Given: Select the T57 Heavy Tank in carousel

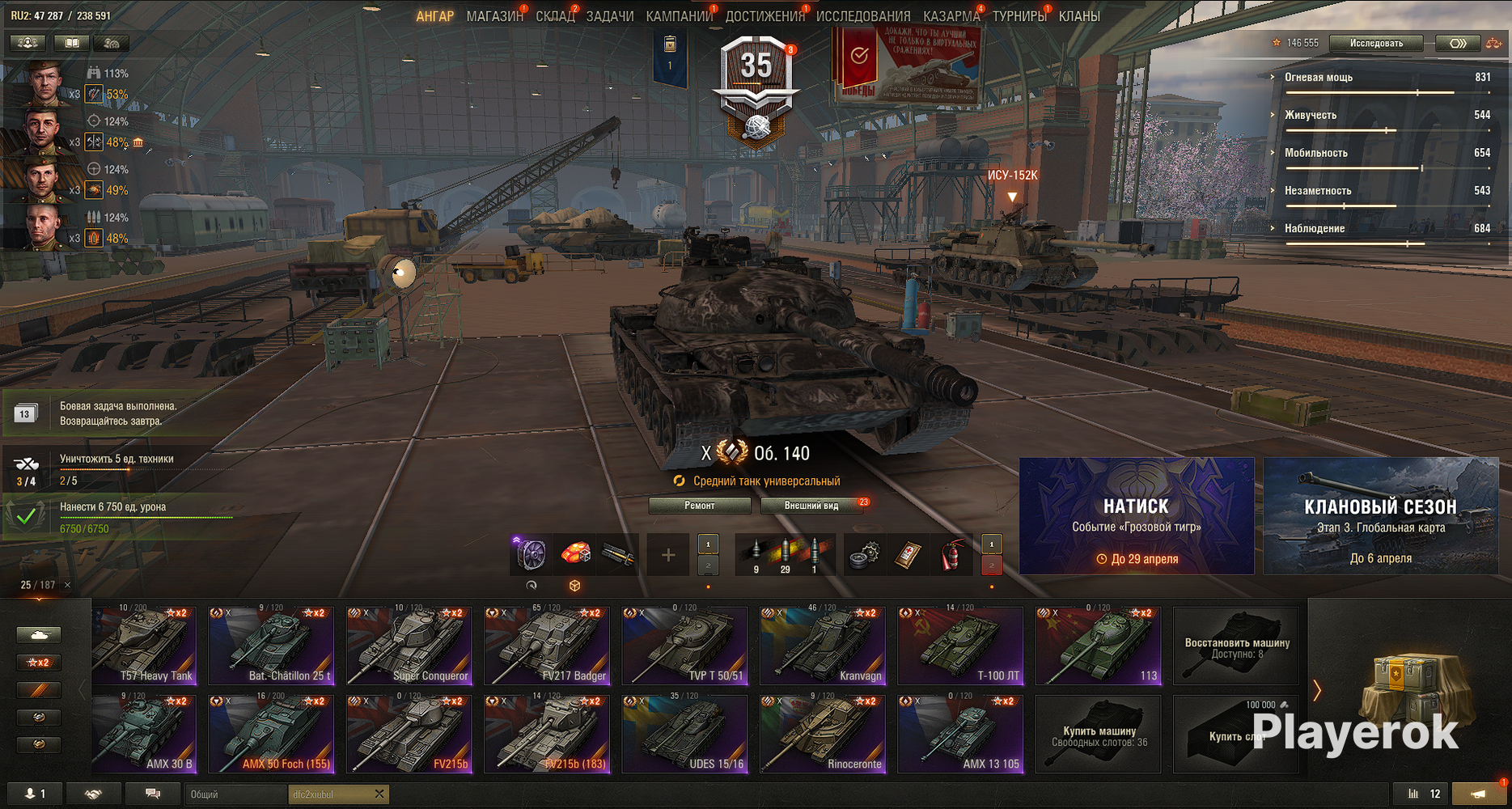Looking at the screenshot, I should [144, 646].
